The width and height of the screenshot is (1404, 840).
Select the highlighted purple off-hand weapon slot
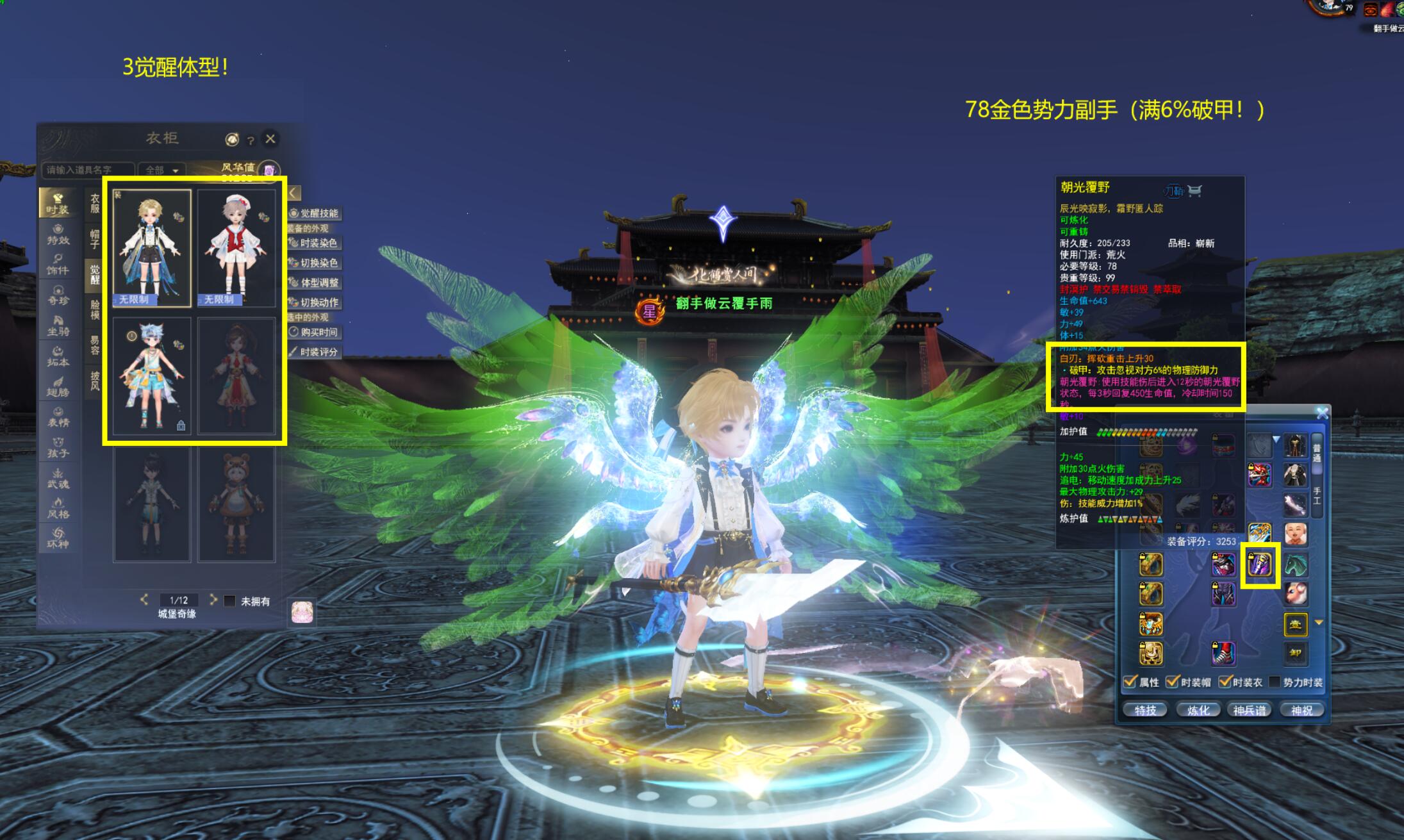tap(1260, 565)
